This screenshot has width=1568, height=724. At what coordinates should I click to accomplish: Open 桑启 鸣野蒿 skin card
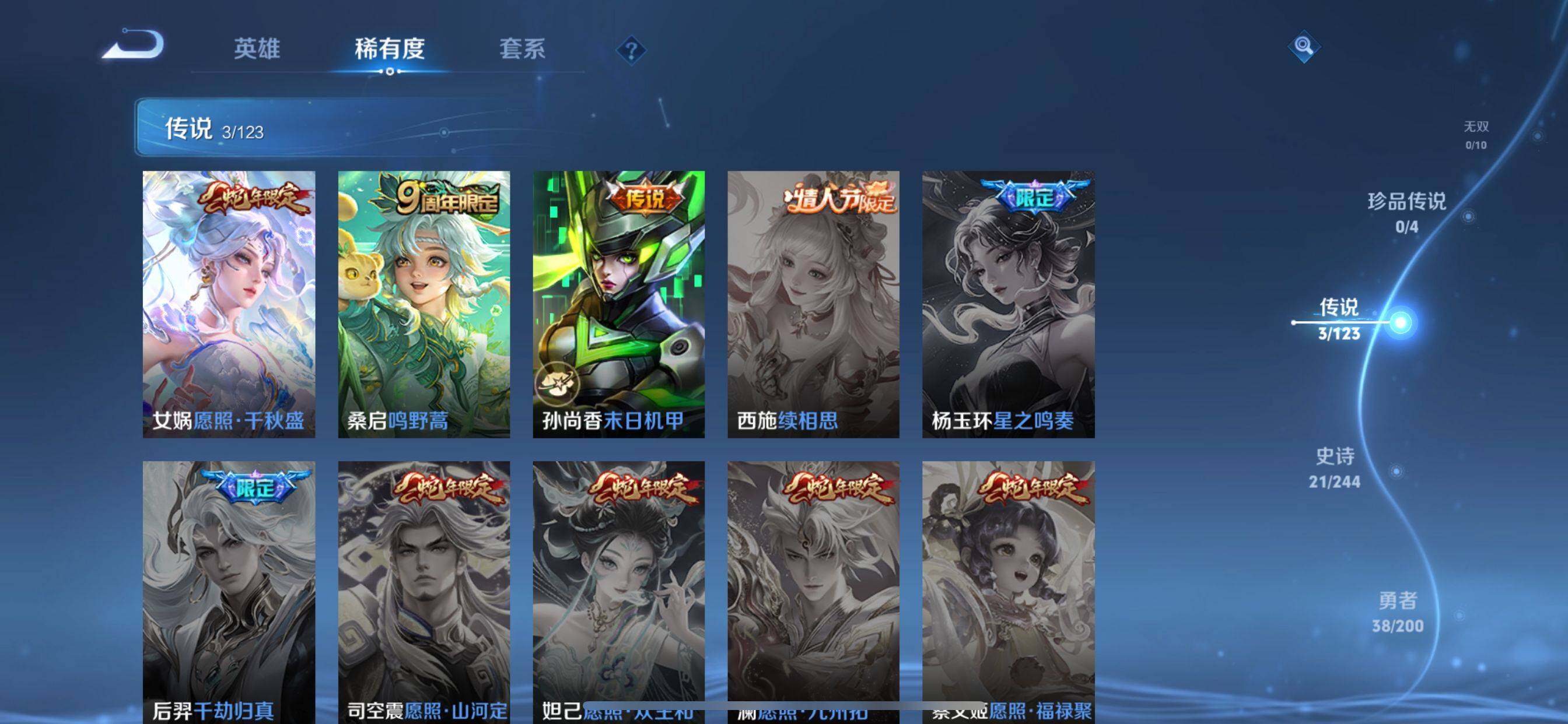coord(423,304)
